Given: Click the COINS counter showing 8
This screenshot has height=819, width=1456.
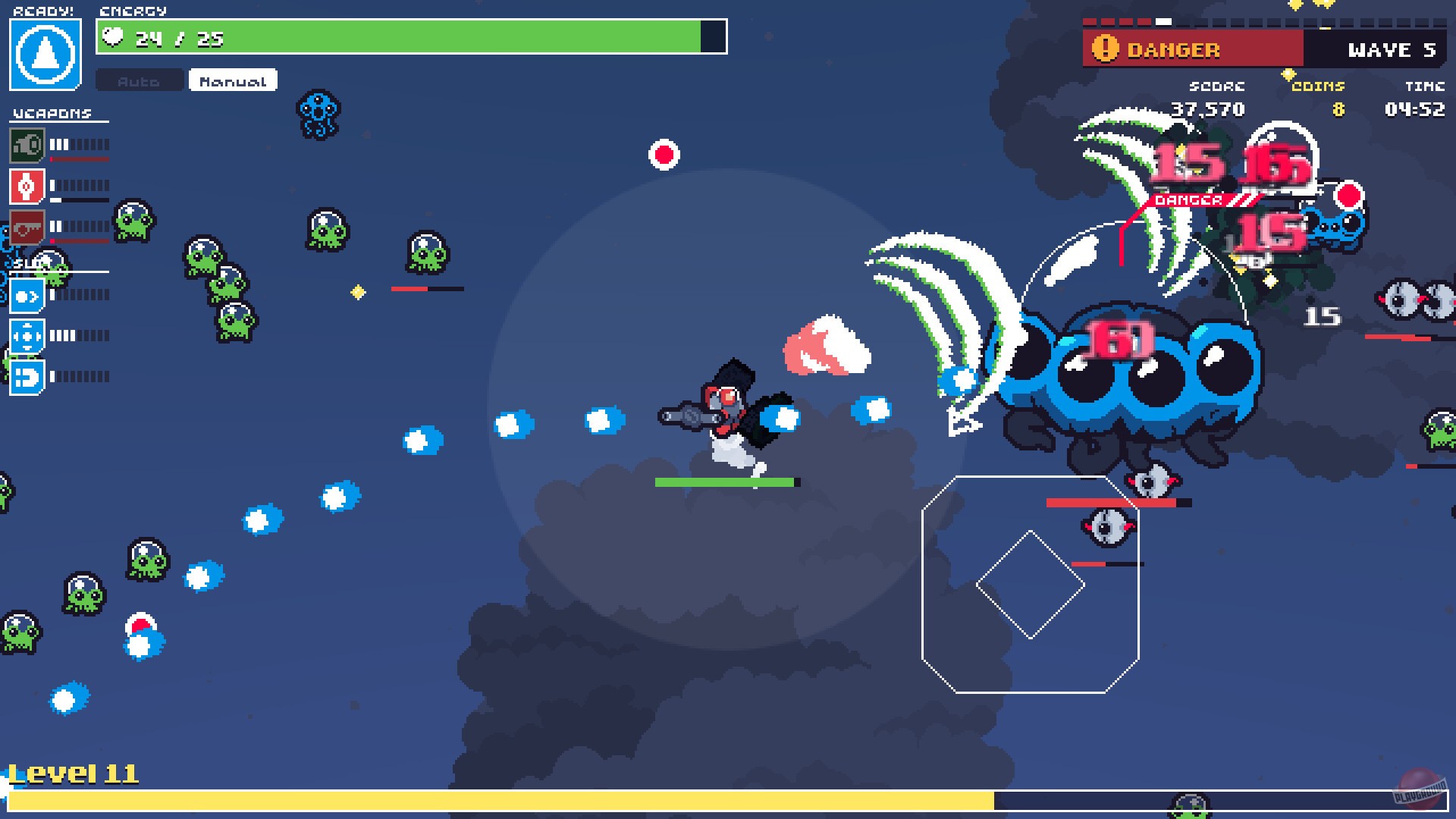Looking at the screenshot, I should (x=1338, y=109).
